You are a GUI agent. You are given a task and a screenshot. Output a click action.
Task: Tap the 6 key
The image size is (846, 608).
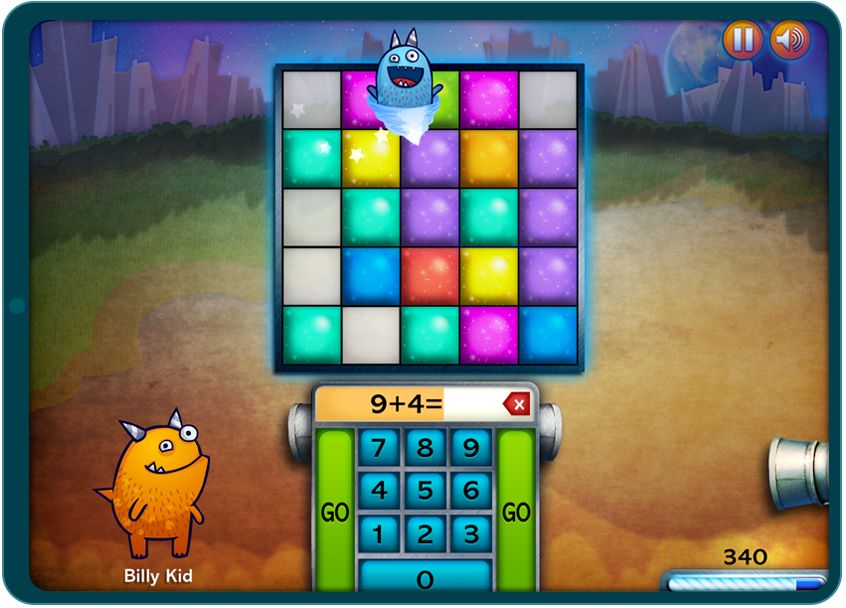[x=471, y=490]
